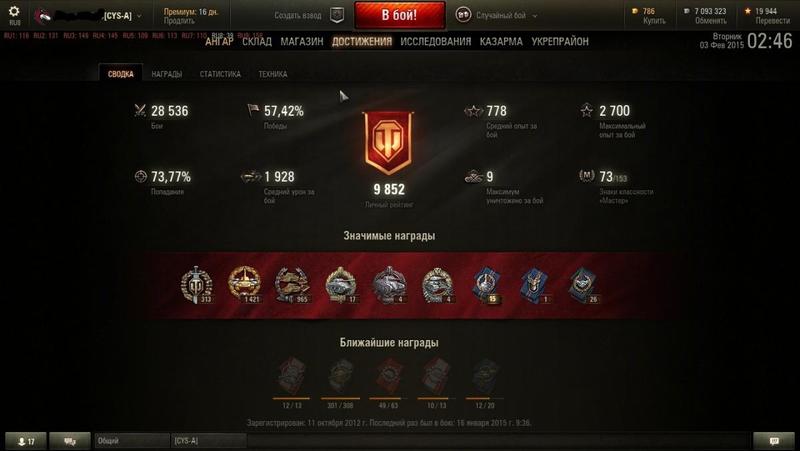Open the Общий chat channel tab
The width and height of the screenshot is (800, 451).
point(130,441)
